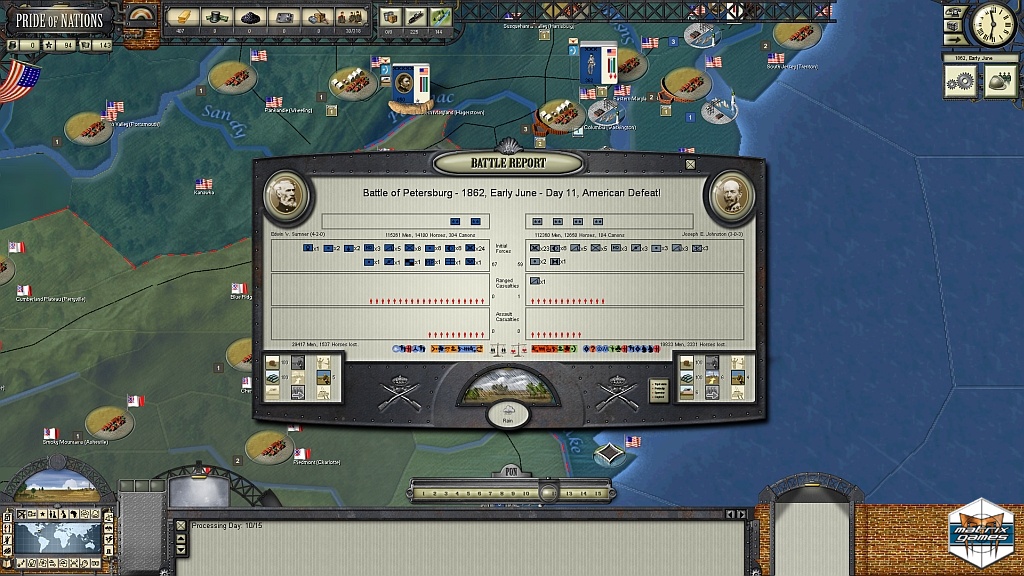The height and width of the screenshot is (576, 1024).
Task: Click the clock in the corner
Action: [993, 25]
